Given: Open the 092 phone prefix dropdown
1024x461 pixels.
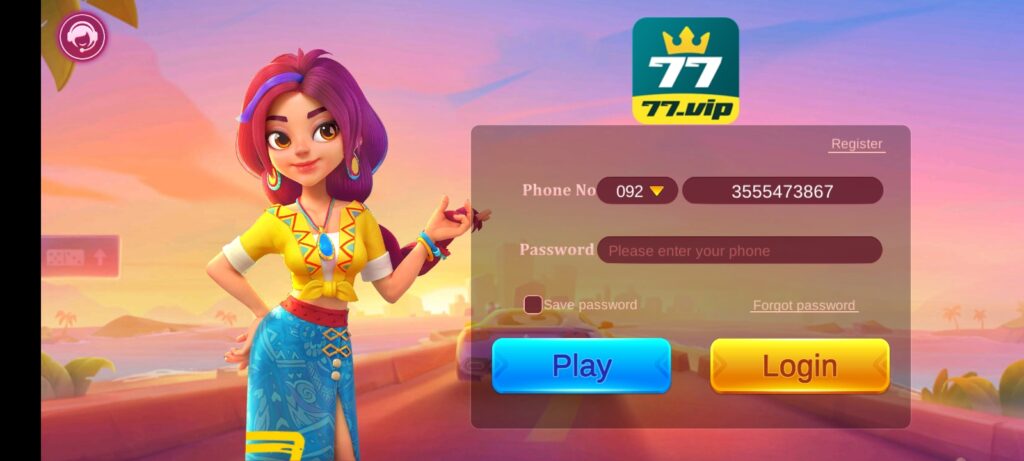Looking at the screenshot, I should 637,191.
